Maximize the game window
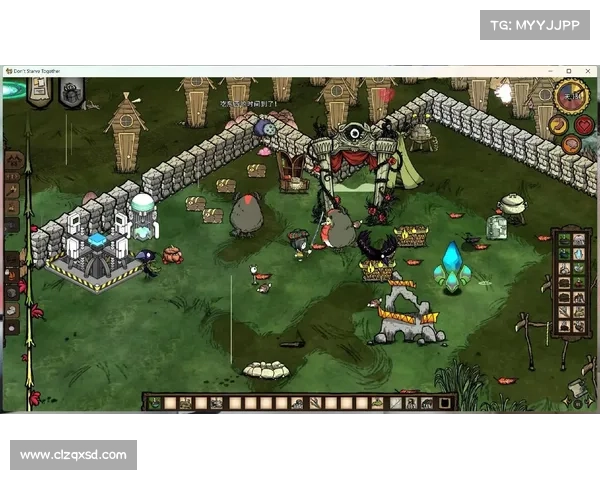The image size is (600, 480). 568,71
